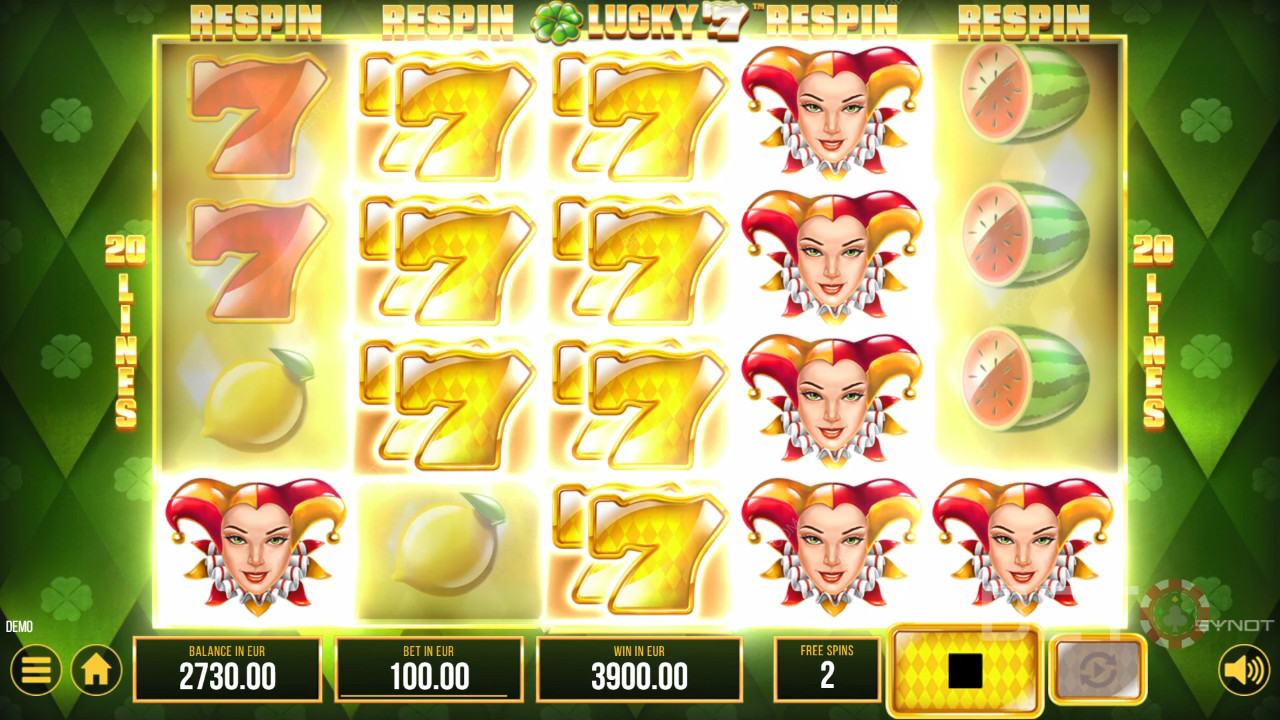Mute the game sound
Screen dimensions: 1280x720
1243,670
